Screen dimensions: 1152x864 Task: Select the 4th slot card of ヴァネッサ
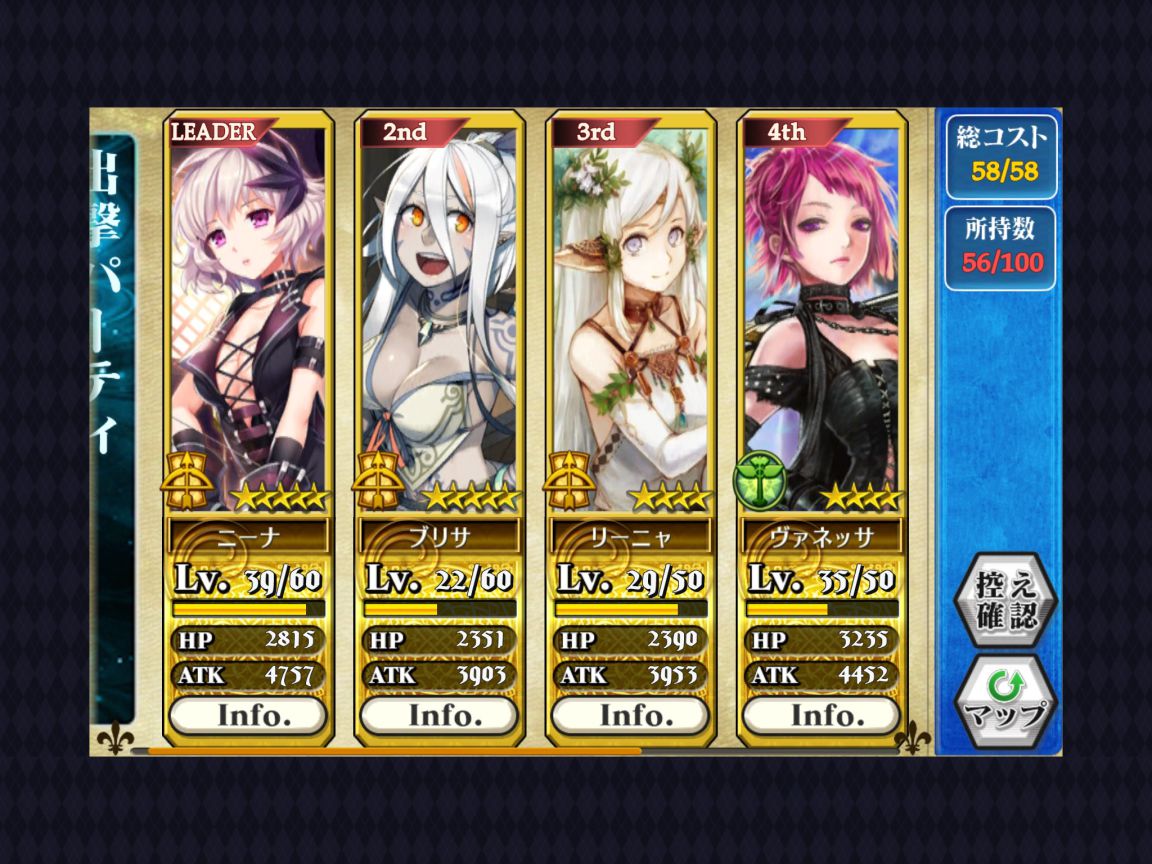pos(822,310)
